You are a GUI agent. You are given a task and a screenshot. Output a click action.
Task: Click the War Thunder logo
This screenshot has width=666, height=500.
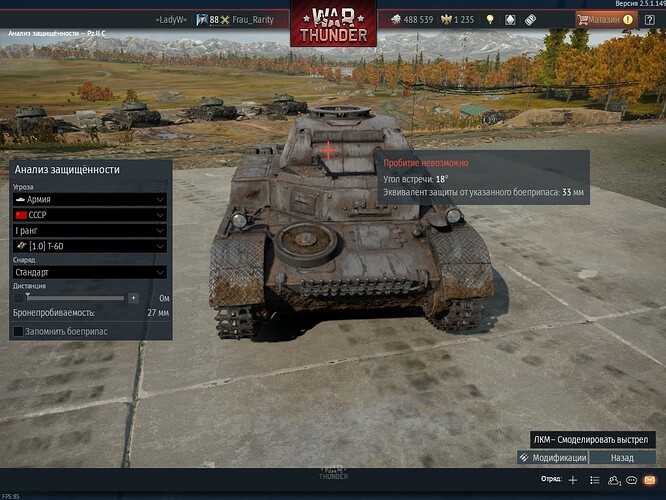point(333,24)
